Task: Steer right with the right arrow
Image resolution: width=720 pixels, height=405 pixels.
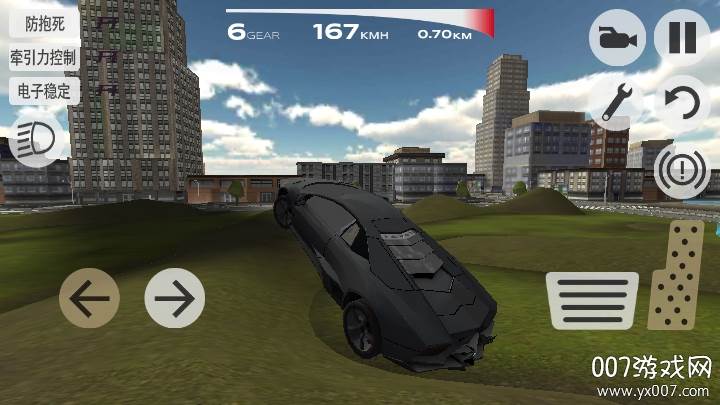Action: pyautogui.click(x=175, y=297)
